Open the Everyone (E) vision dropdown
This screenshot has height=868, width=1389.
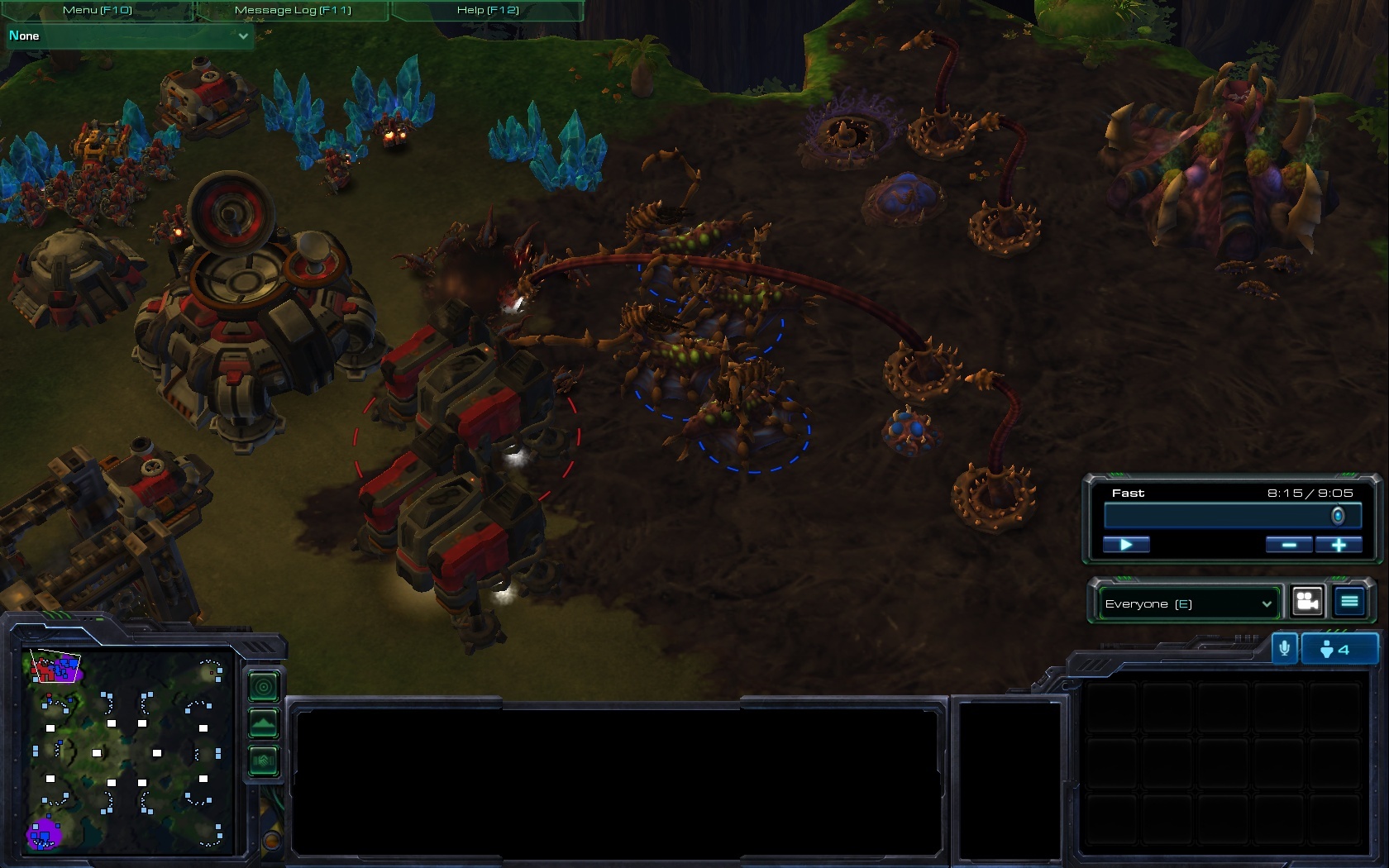coord(1188,603)
